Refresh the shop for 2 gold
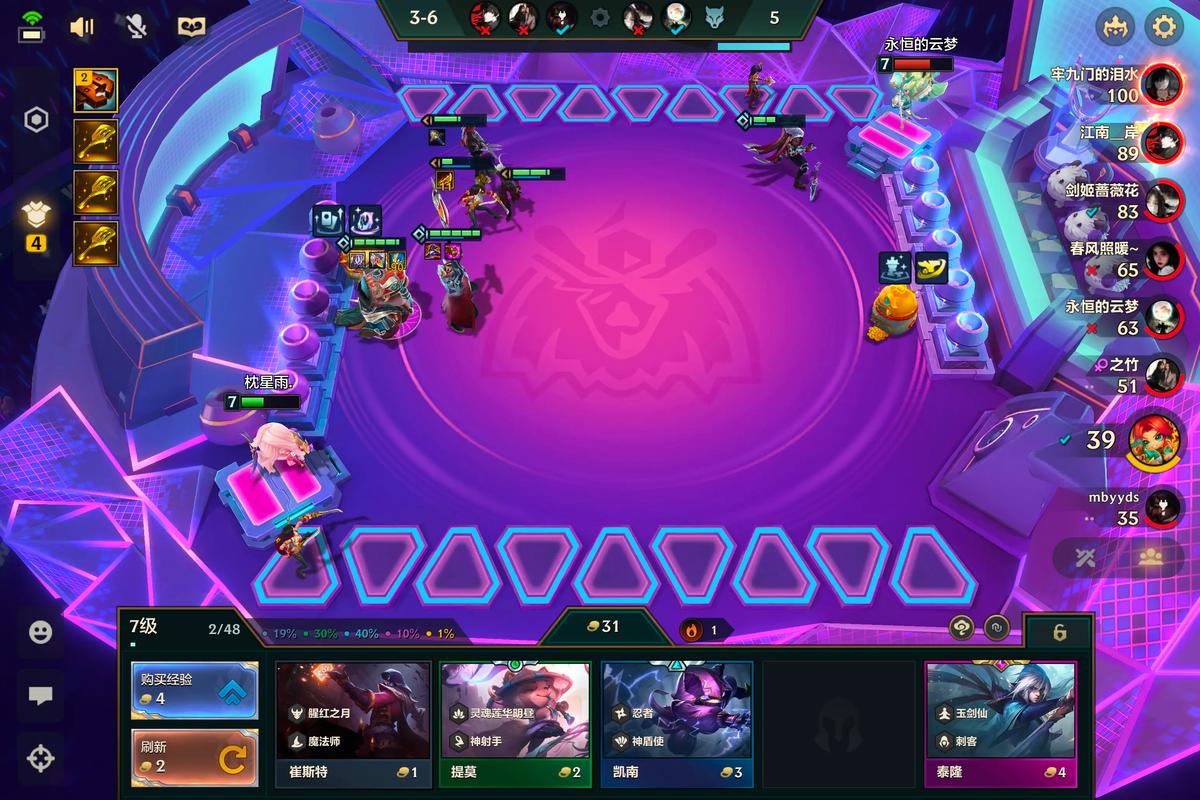This screenshot has width=1200, height=800. 194,757
